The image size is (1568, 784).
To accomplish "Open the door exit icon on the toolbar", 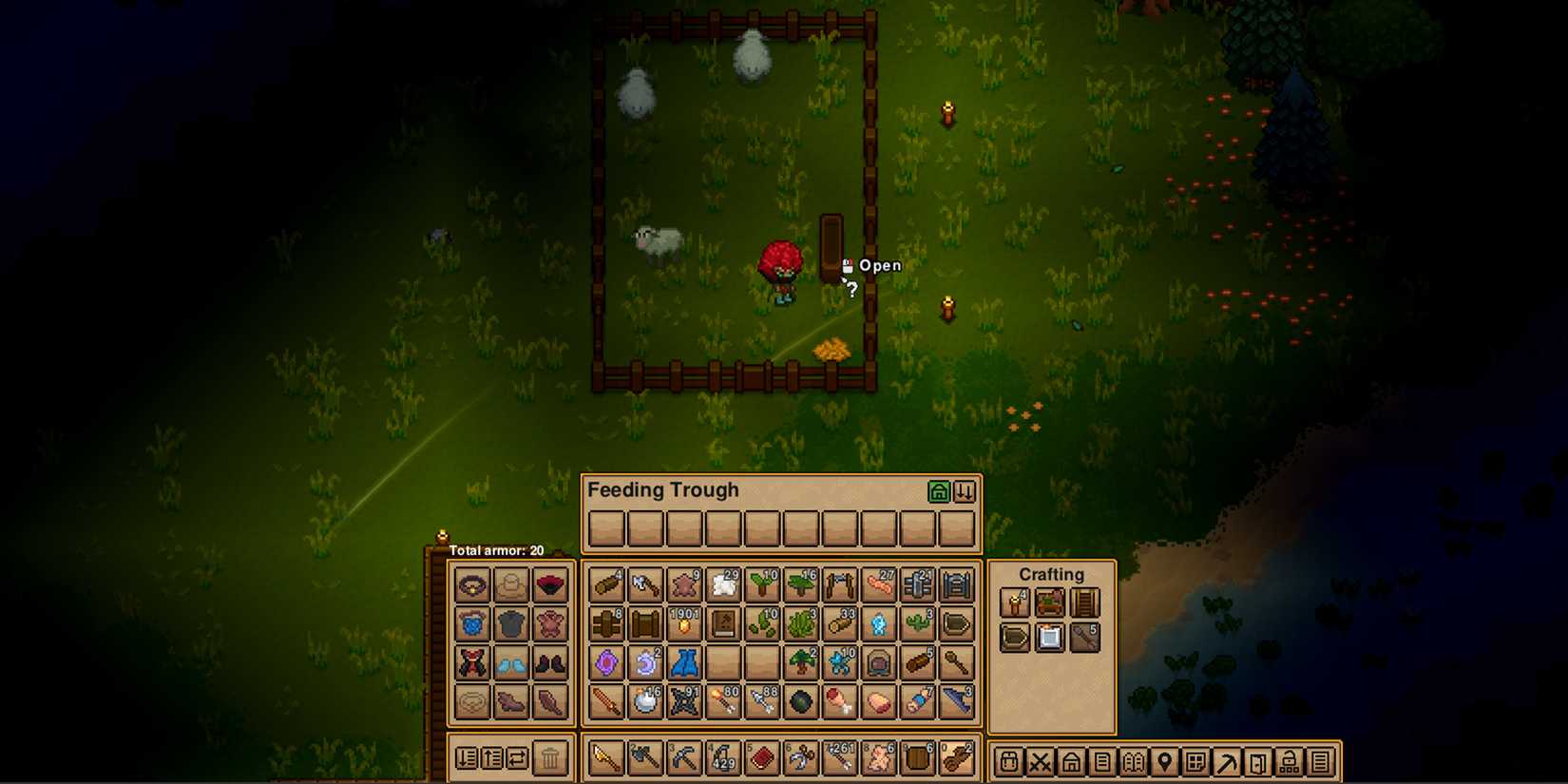I will pyautogui.click(x=1259, y=760).
